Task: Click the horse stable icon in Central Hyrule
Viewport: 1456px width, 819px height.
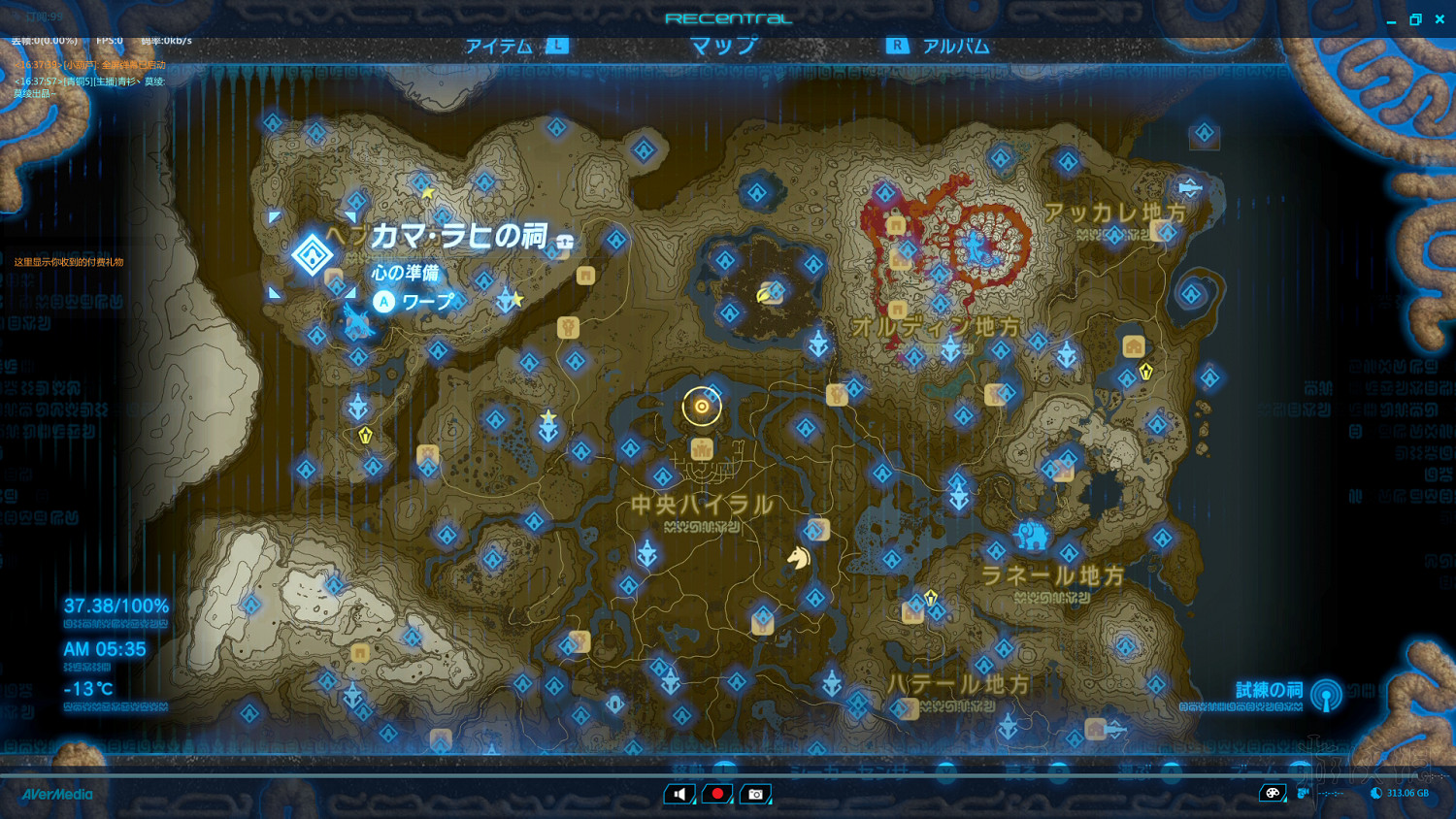Action: point(799,560)
